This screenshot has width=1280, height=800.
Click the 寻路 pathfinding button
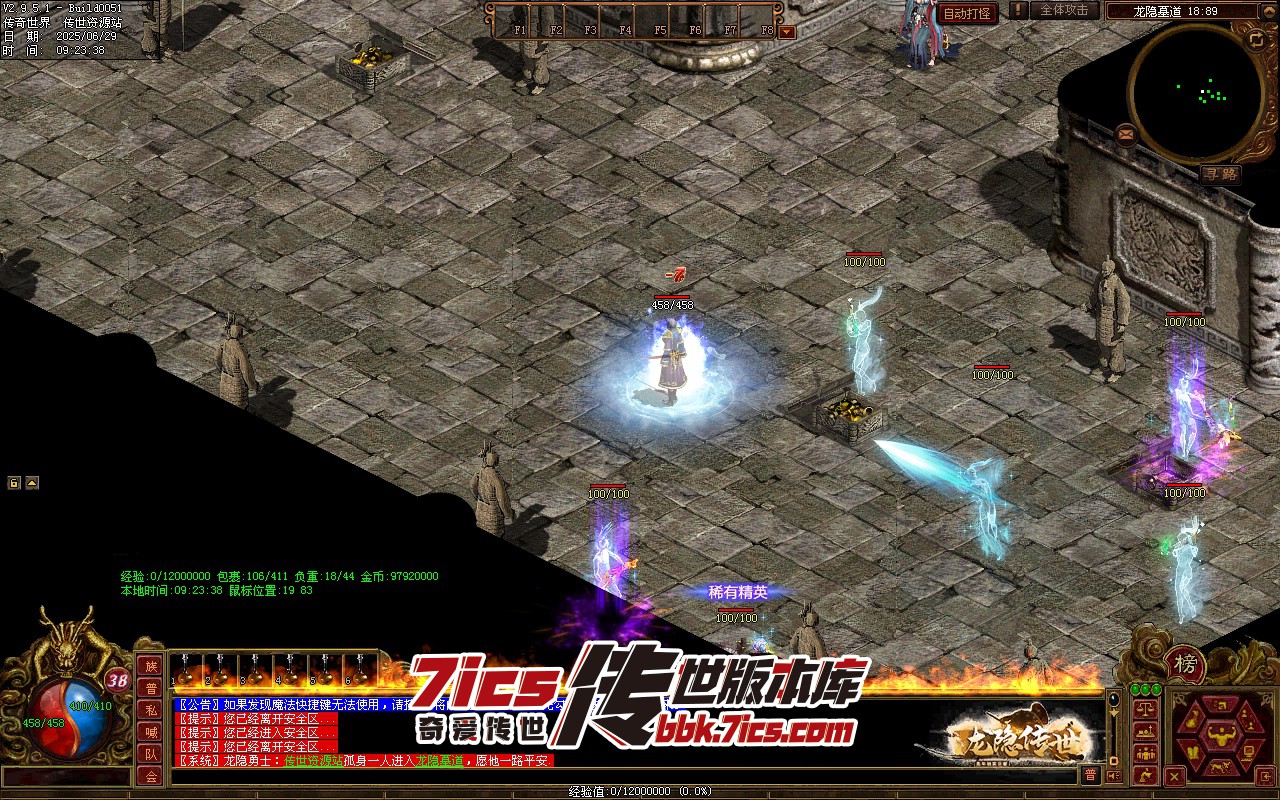coord(1220,174)
